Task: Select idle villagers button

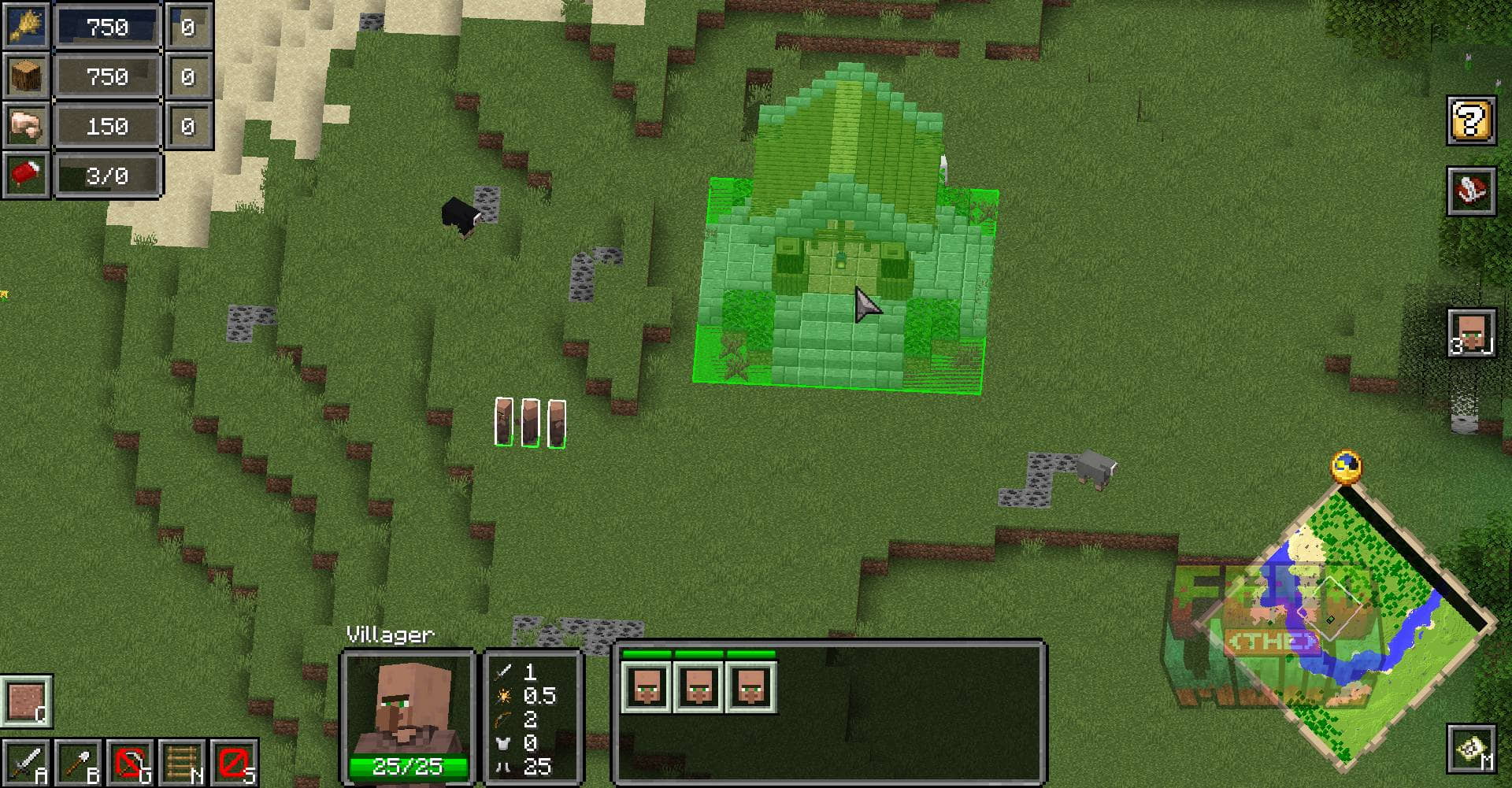Action: click(1470, 333)
